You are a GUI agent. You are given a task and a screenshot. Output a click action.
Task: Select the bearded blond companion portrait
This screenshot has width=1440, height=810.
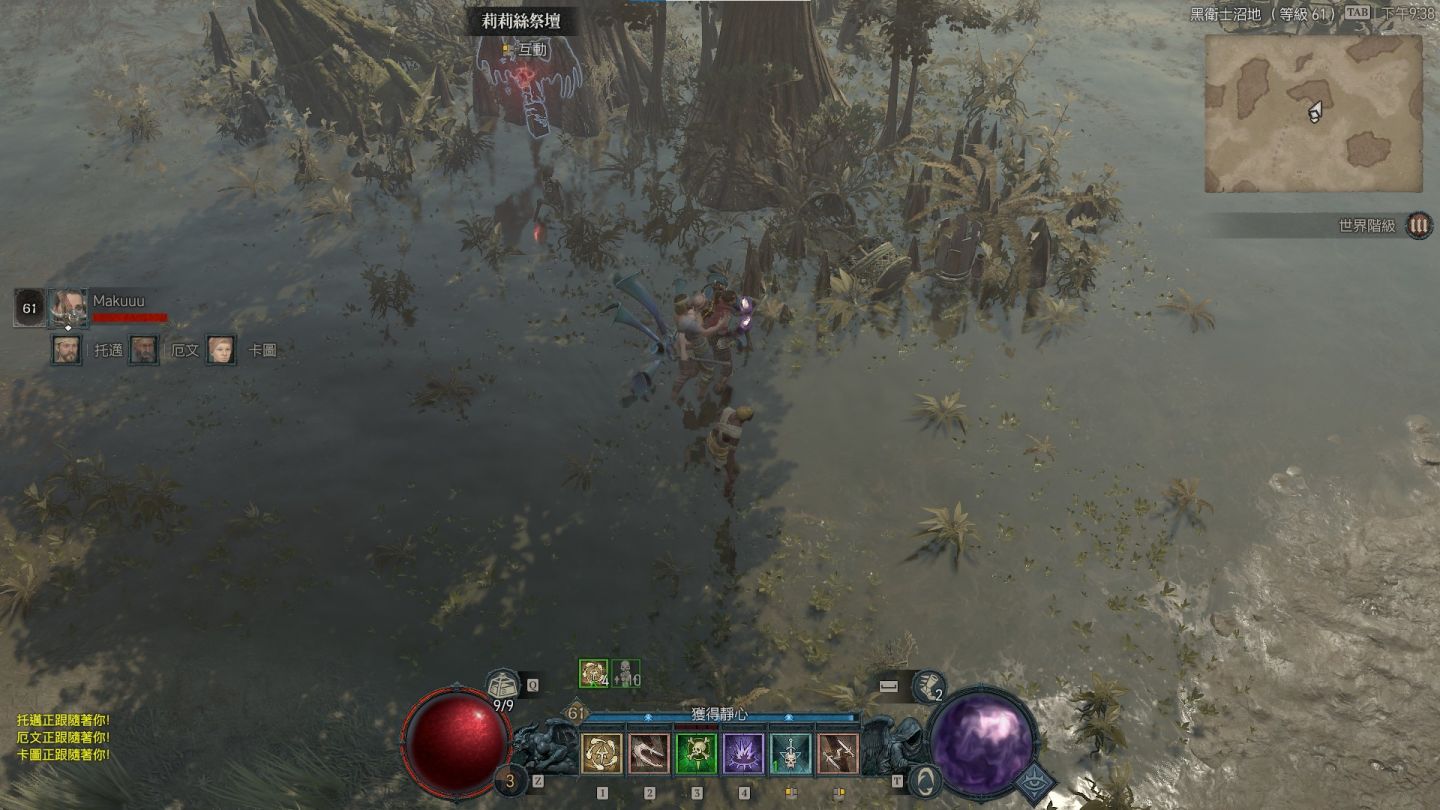click(67, 350)
